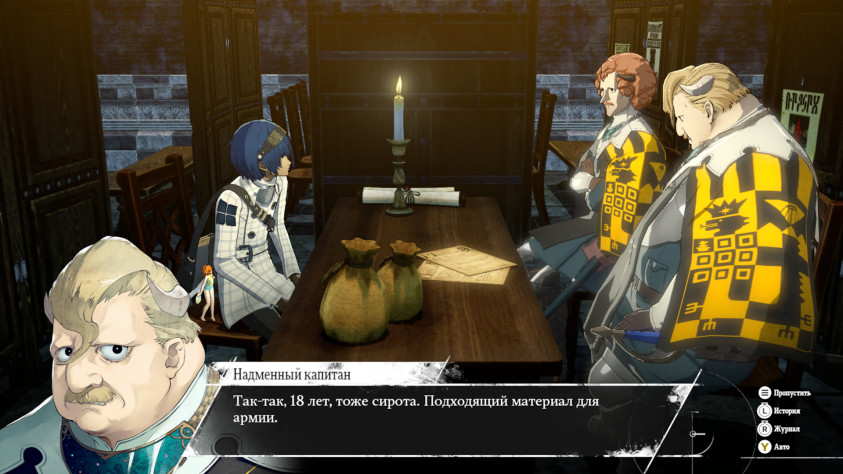Advance the haughty captain's dialogue box

[x=440, y=411]
